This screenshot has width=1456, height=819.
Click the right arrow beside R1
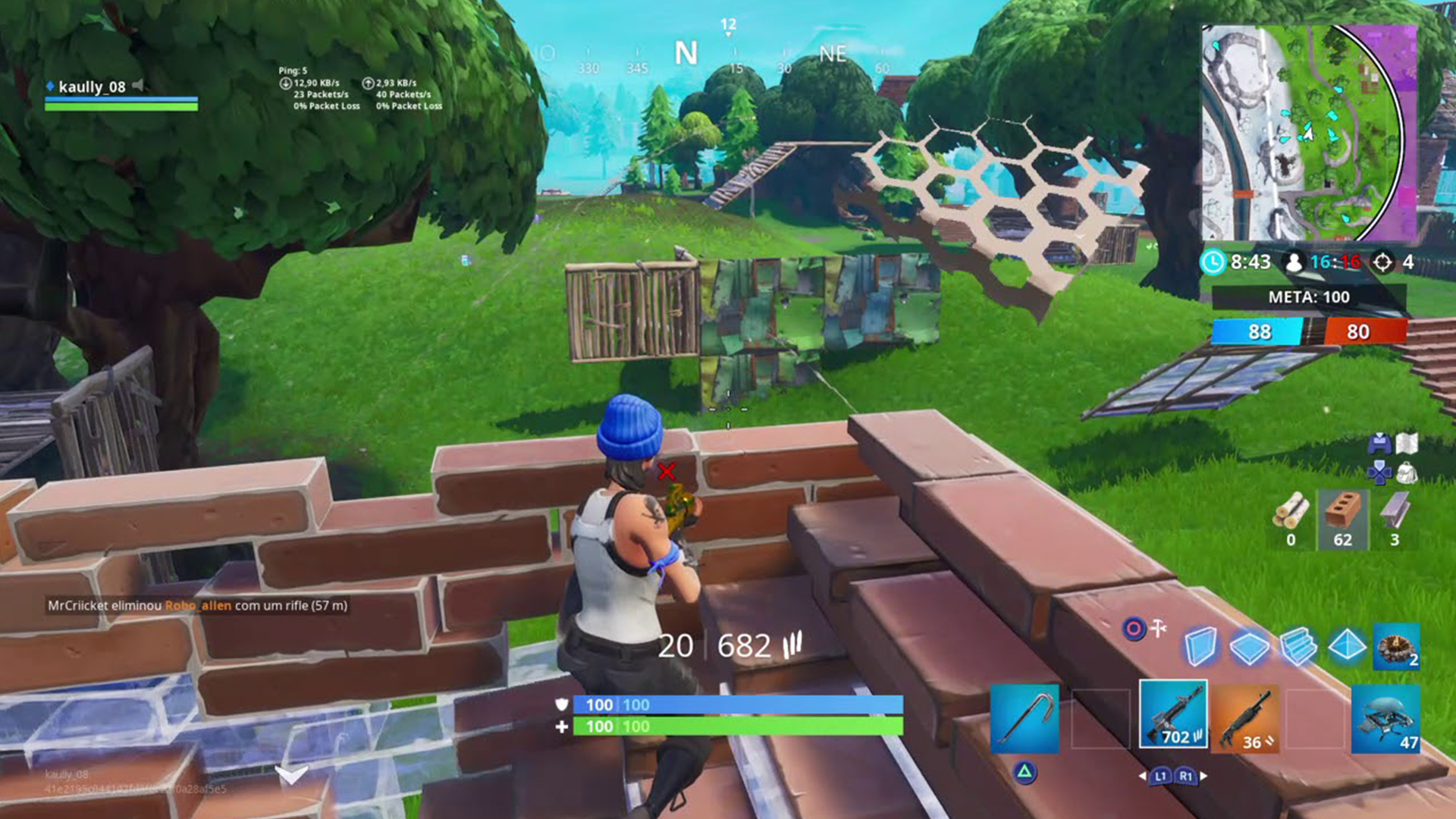point(1204,776)
